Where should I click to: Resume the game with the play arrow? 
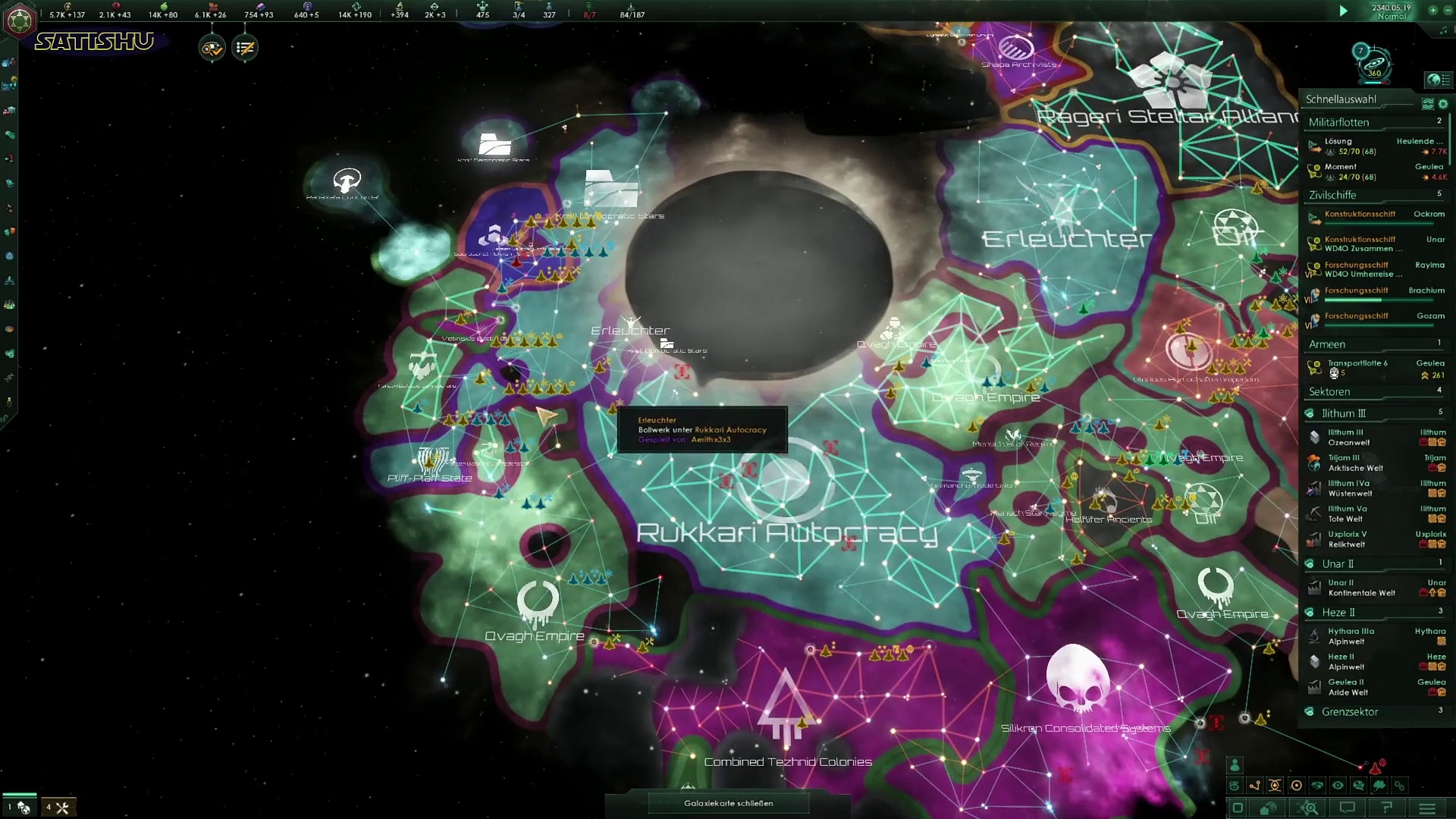click(x=1343, y=11)
